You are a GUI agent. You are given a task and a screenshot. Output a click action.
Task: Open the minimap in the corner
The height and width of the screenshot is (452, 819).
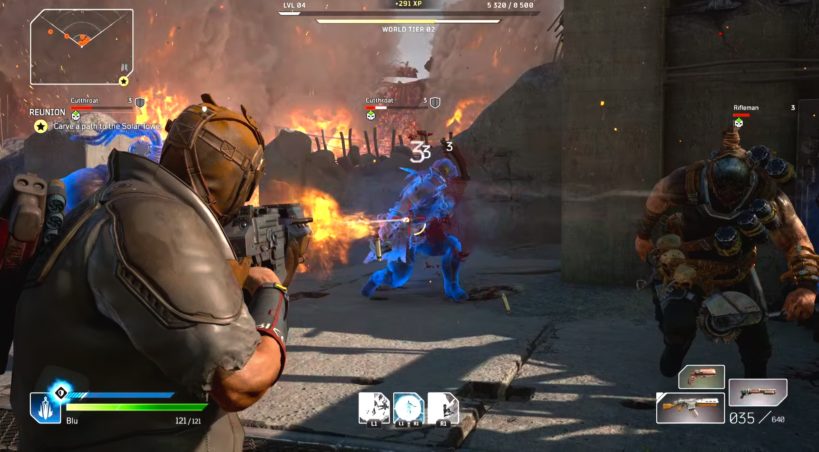[81, 46]
